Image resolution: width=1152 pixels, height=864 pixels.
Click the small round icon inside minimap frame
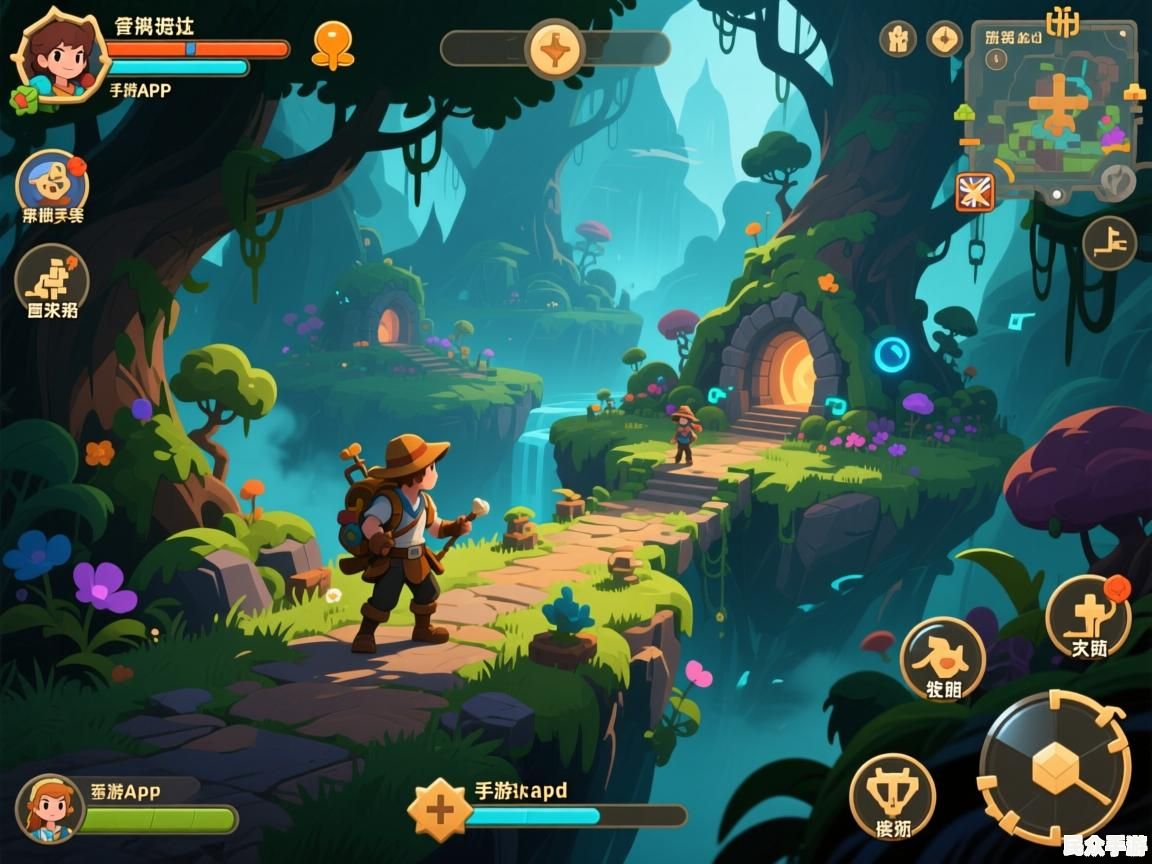tap(996, 59)
